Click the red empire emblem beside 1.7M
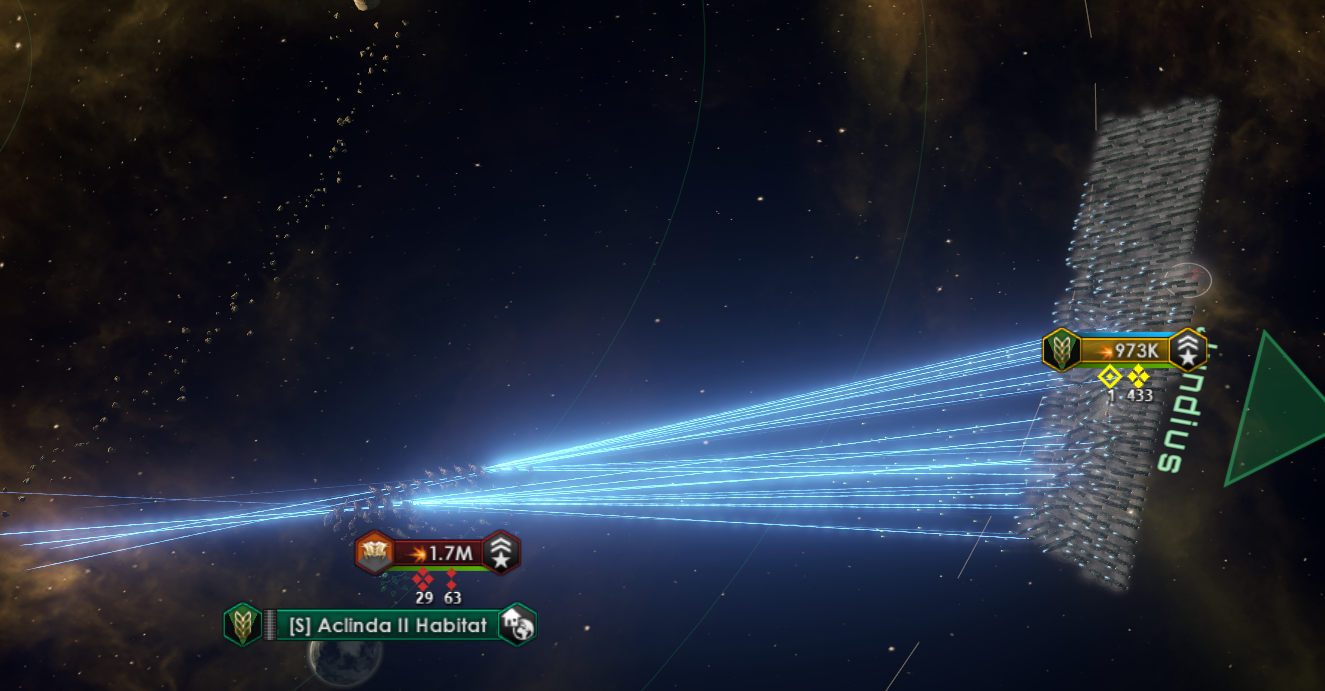The image size is (1325, 691). point(374,552)
